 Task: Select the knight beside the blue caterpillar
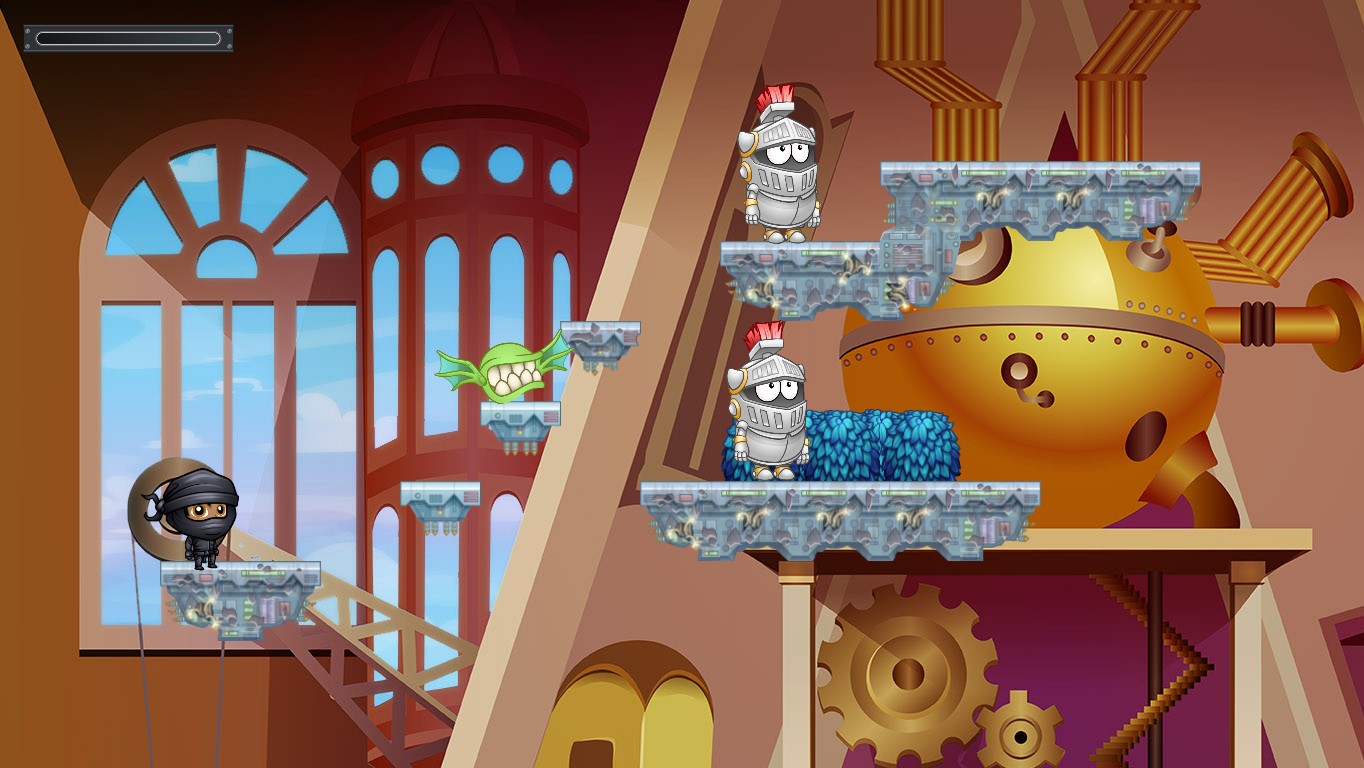click(770, 410)
